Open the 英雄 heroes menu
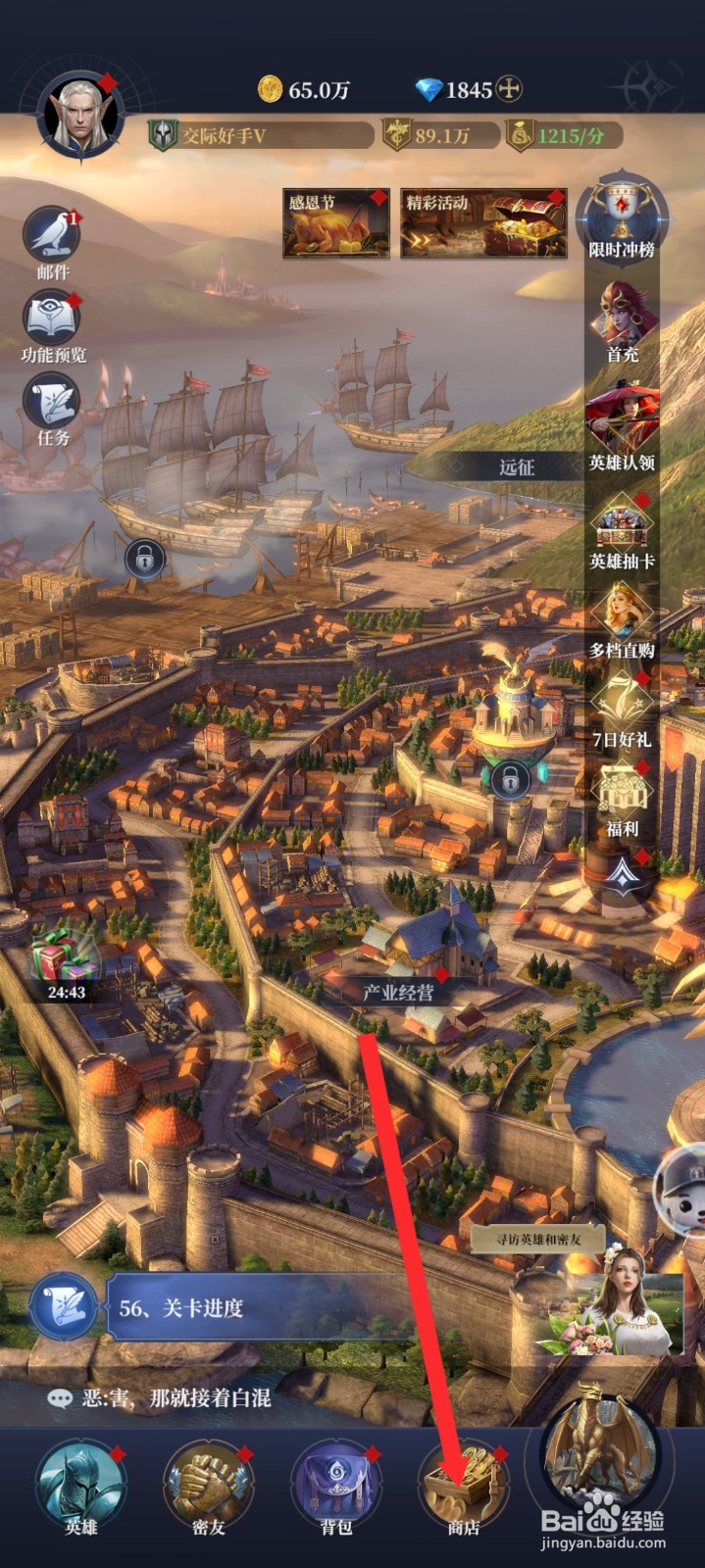 point(80,1485)
